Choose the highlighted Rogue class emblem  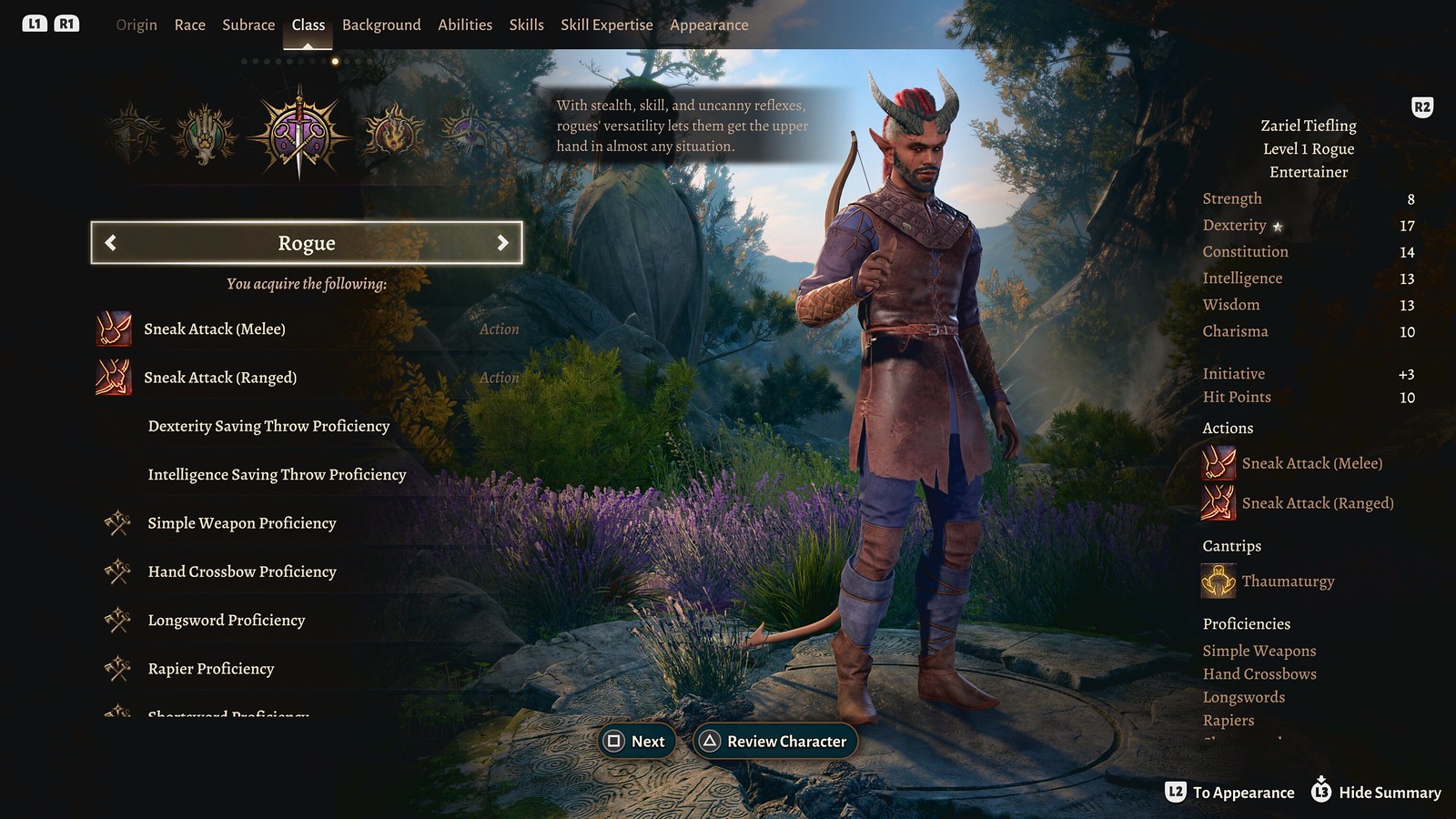point(298,135)
